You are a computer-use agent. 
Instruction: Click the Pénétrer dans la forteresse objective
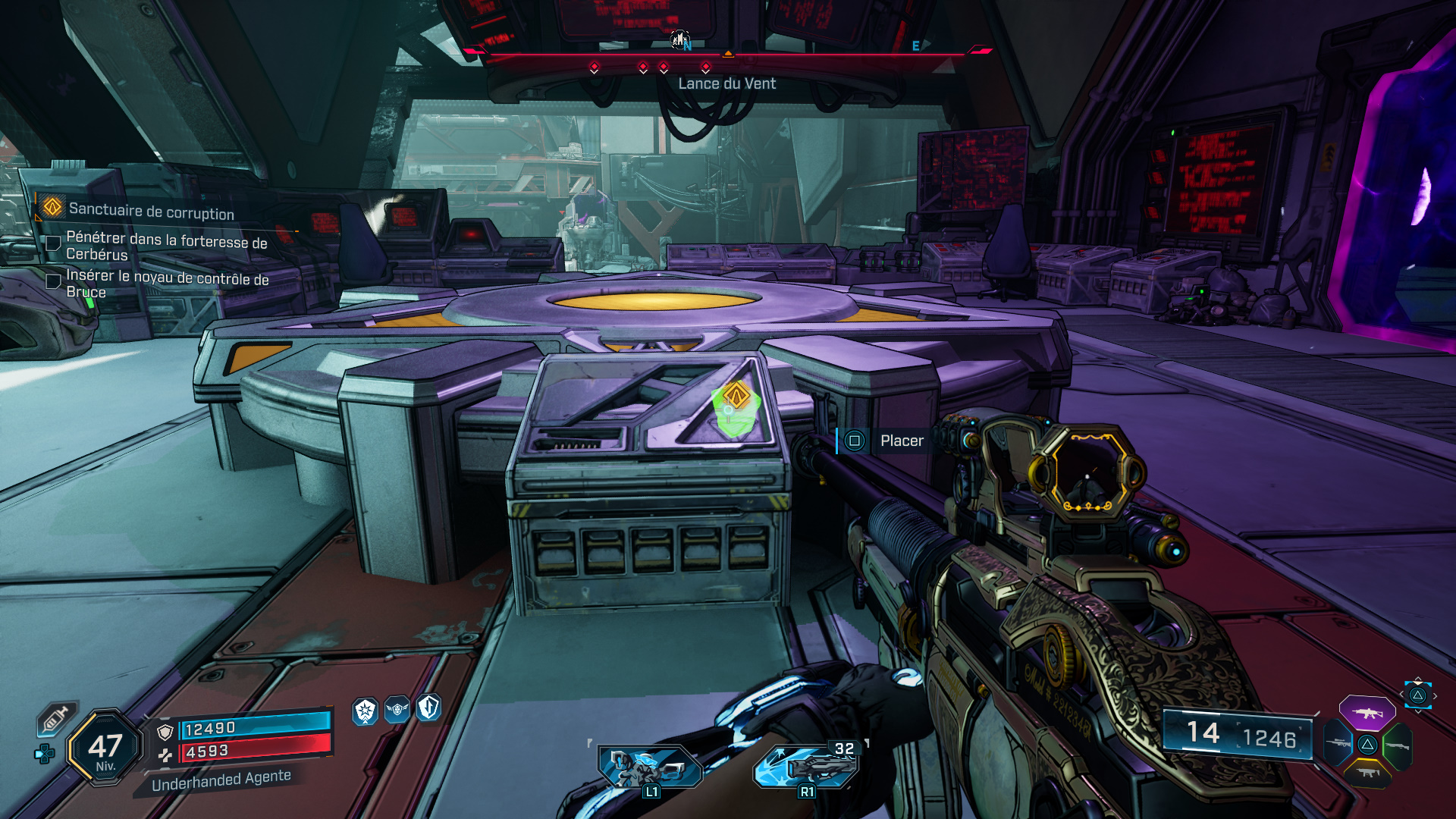click(166, 246)
